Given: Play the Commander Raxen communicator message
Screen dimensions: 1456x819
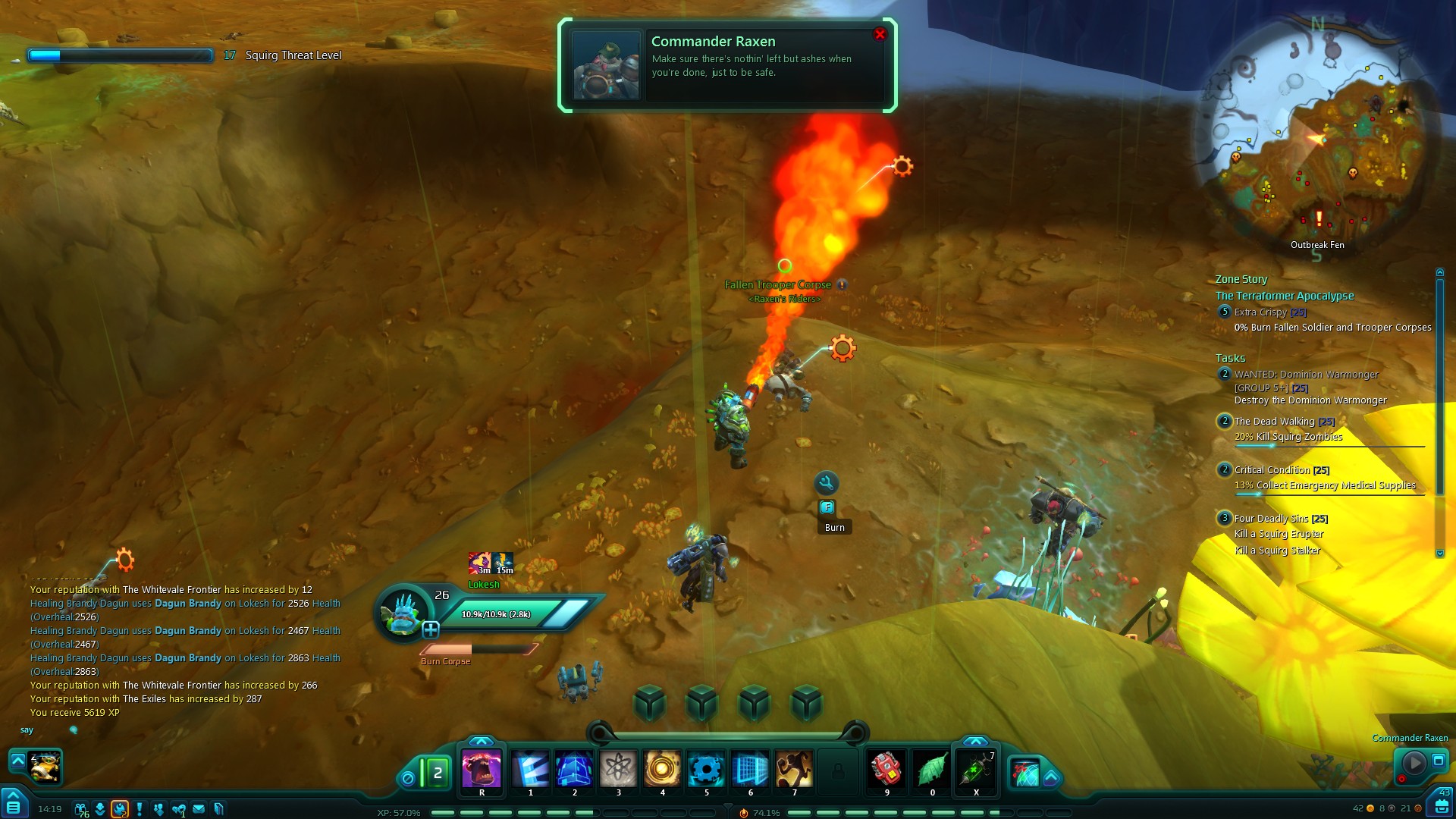Looking at the screenshot, I should click(x=1414, y=762).
